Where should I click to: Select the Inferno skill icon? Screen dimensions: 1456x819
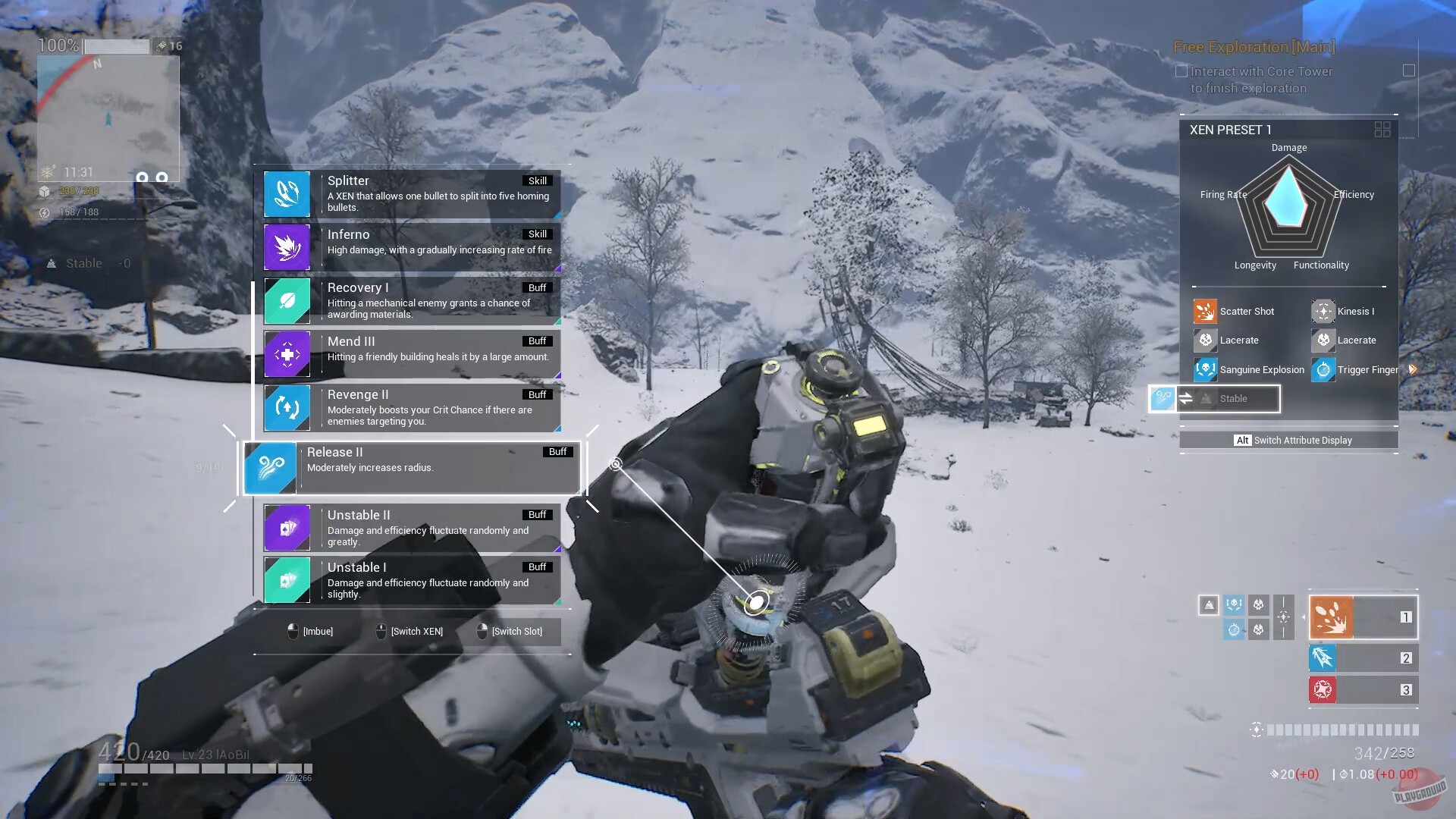[287, 247]
